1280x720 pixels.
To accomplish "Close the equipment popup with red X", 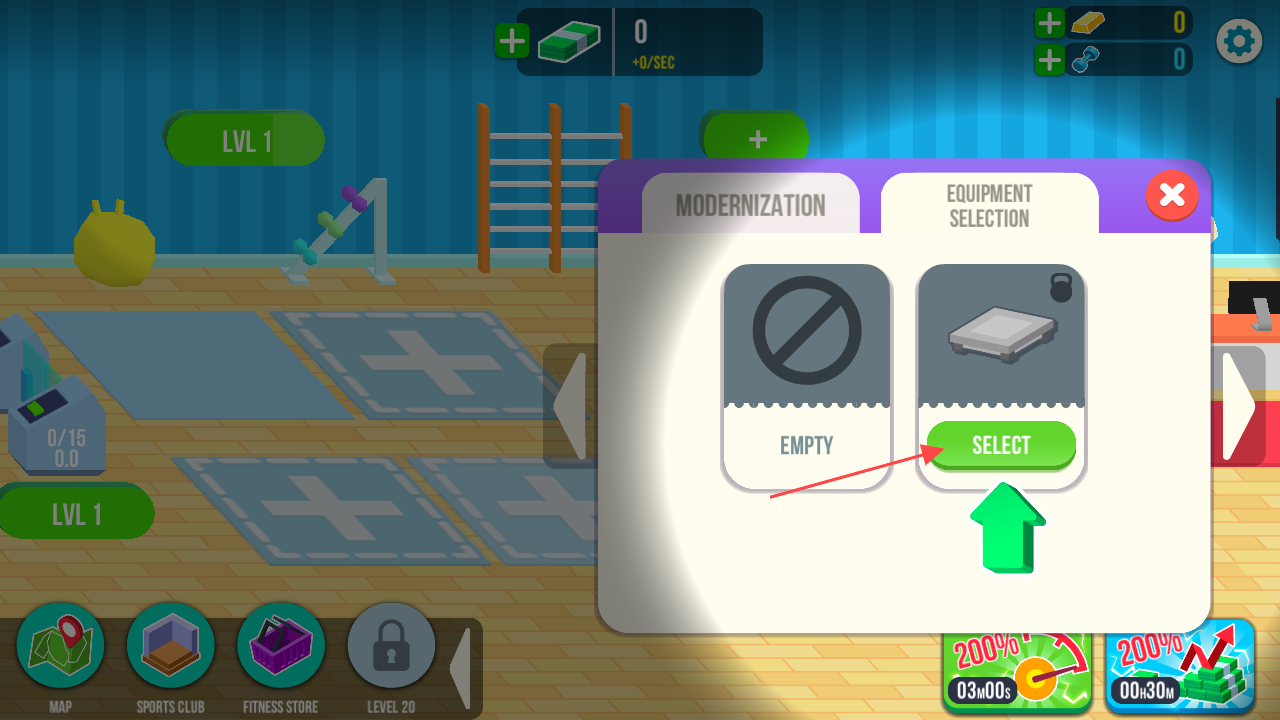I will (x=1172, y=194).
